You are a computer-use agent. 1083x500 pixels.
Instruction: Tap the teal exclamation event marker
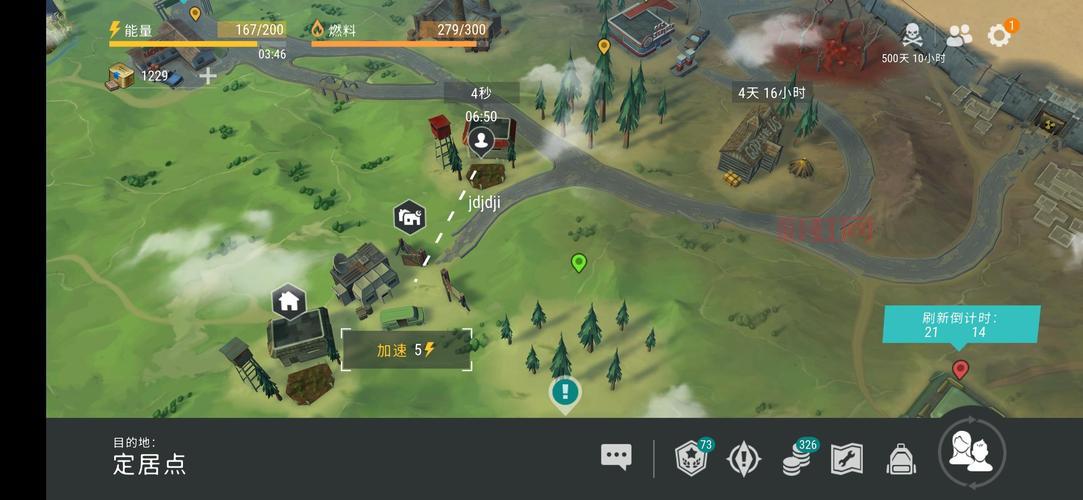tap(565, 391)
